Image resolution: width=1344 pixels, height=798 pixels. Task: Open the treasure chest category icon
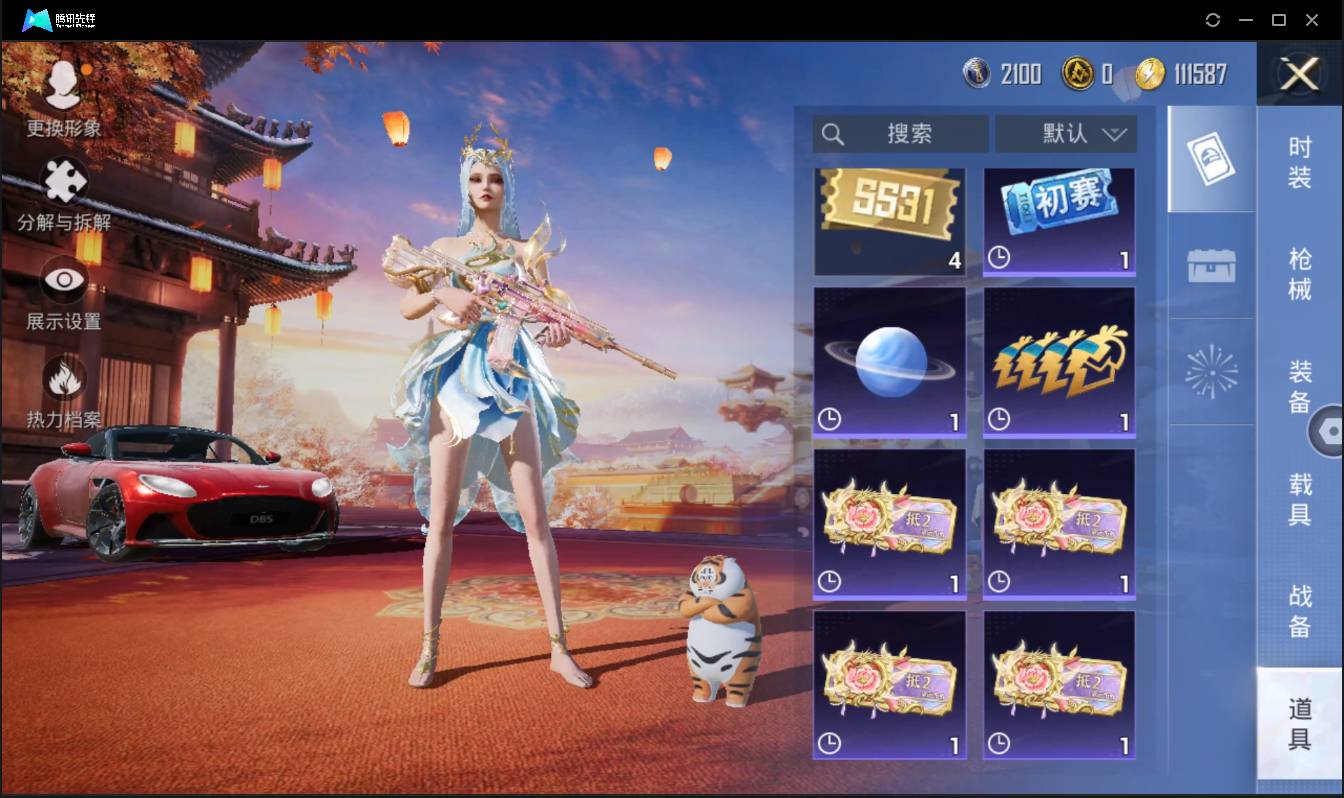point(1210,263)
